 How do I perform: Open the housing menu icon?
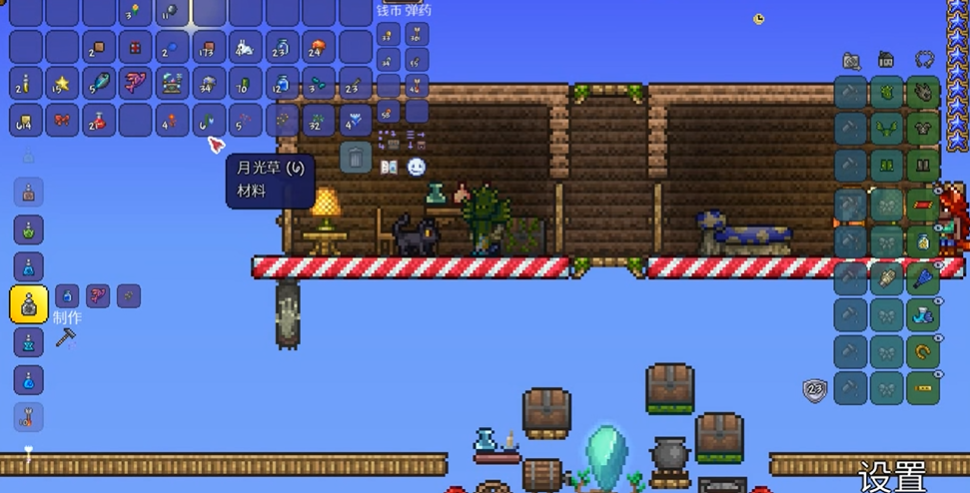(x=886, y=60)
